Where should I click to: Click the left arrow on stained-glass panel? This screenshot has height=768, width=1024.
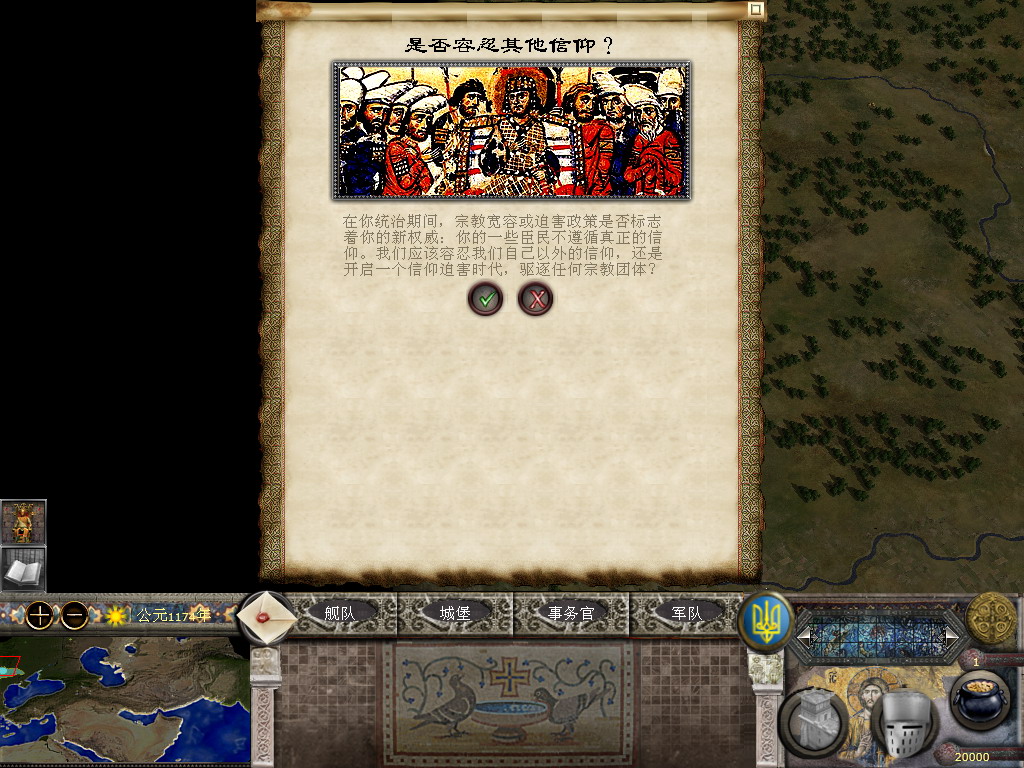pos(803,635)
